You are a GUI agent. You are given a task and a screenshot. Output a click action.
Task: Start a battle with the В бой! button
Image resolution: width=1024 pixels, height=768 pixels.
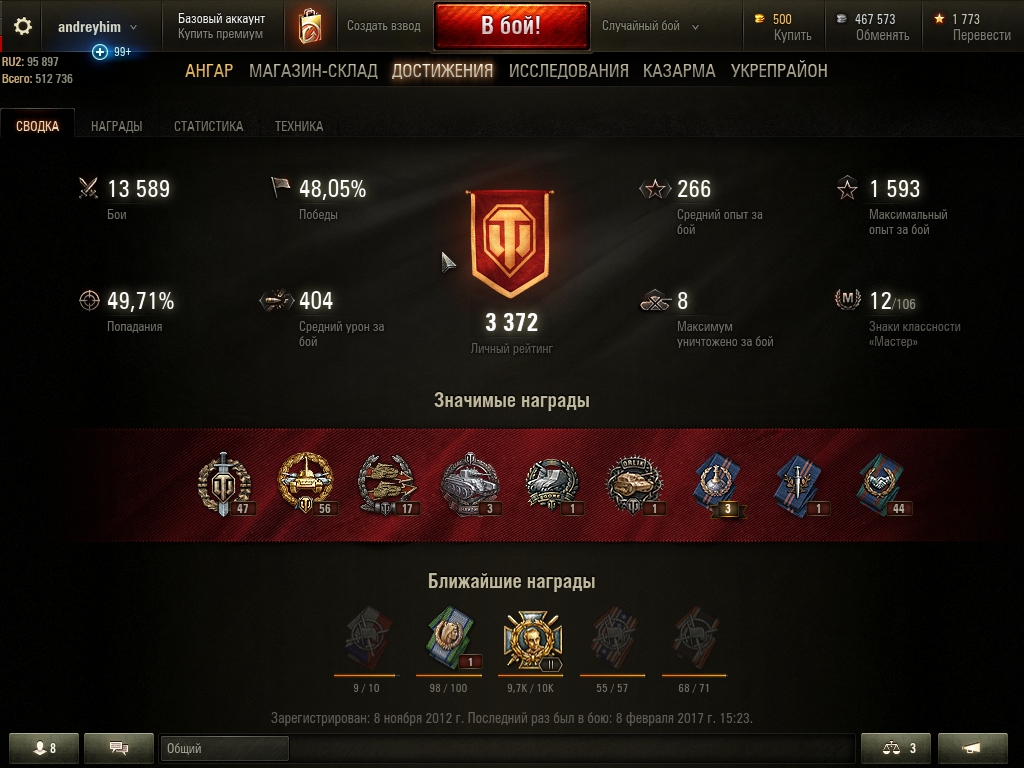[511, 26]
